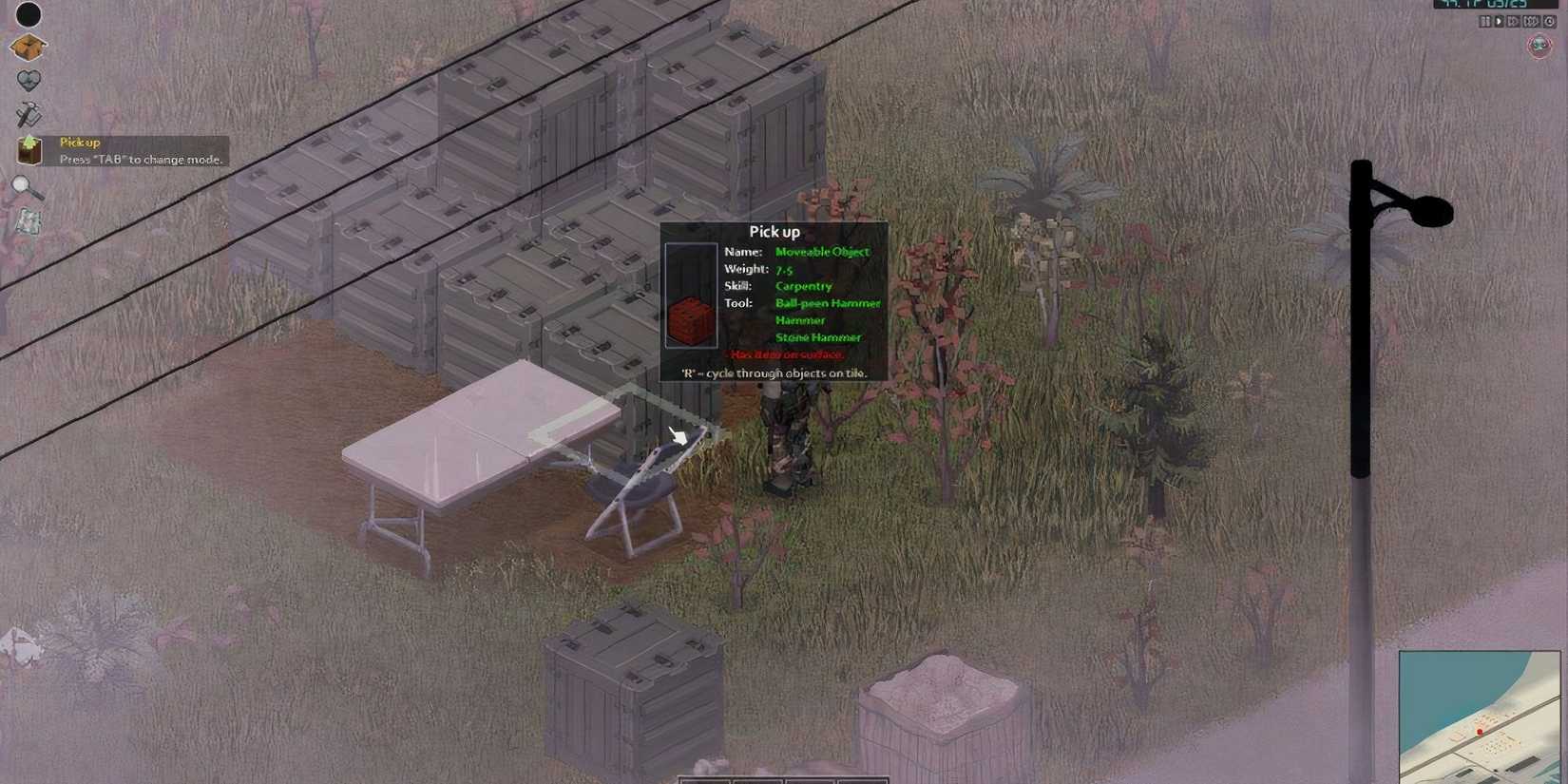The width and height of the screenshot is (1568, 784).
Task: Enable triple-speed fast forward
Action: tap(1532, 21)
